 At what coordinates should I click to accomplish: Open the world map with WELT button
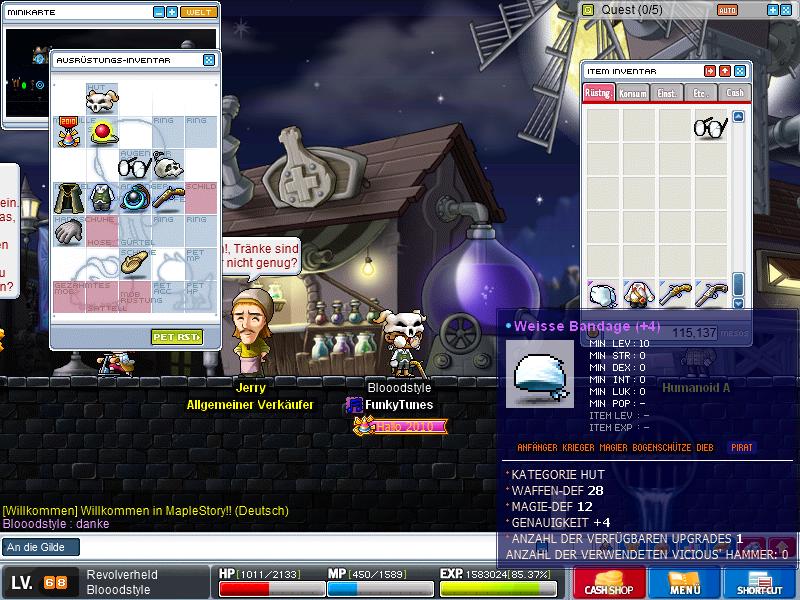click(x=198, y=12)
